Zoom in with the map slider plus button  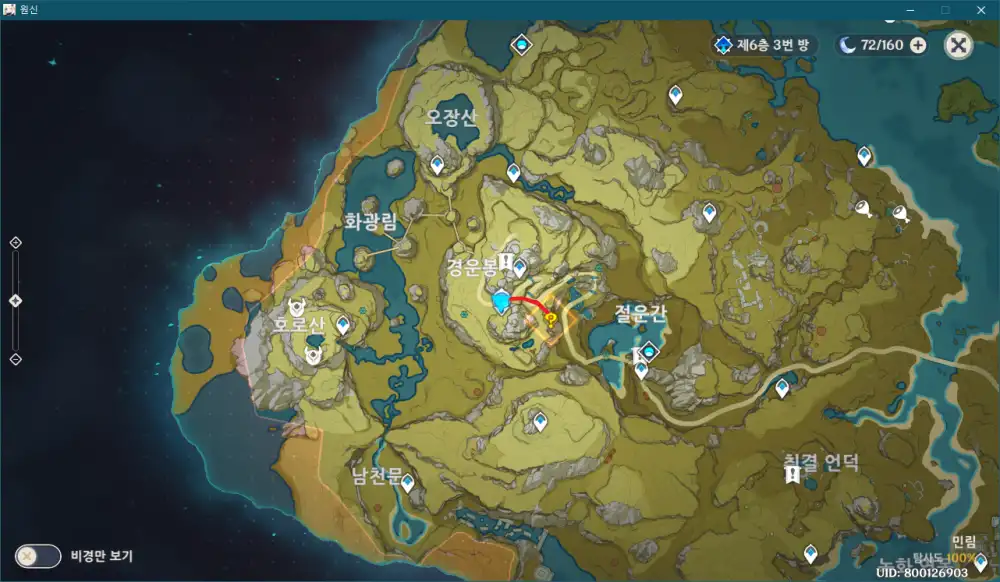15,242
